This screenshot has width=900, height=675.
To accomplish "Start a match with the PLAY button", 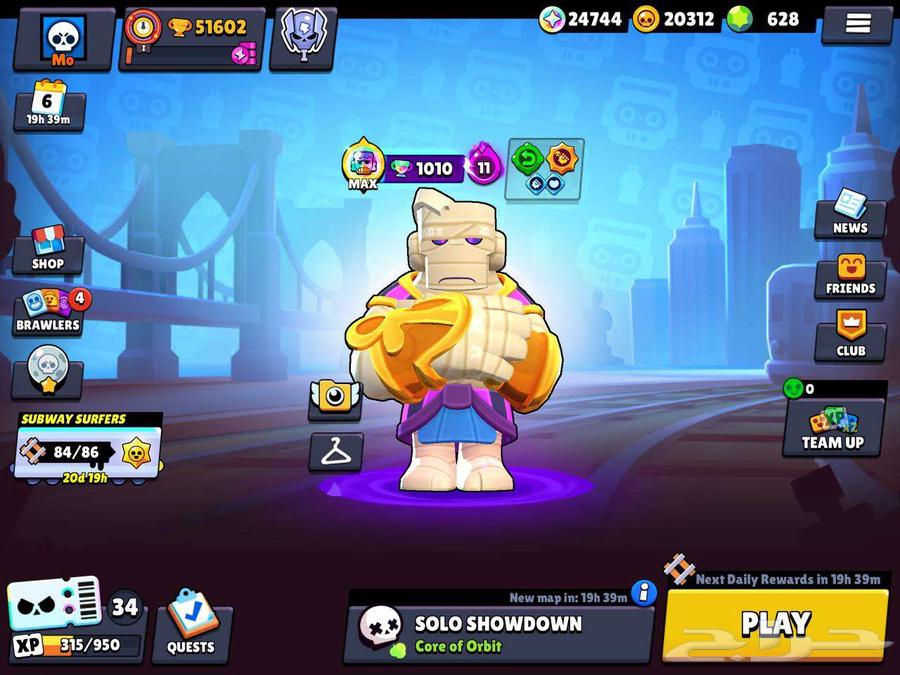I will pos(775,625).
